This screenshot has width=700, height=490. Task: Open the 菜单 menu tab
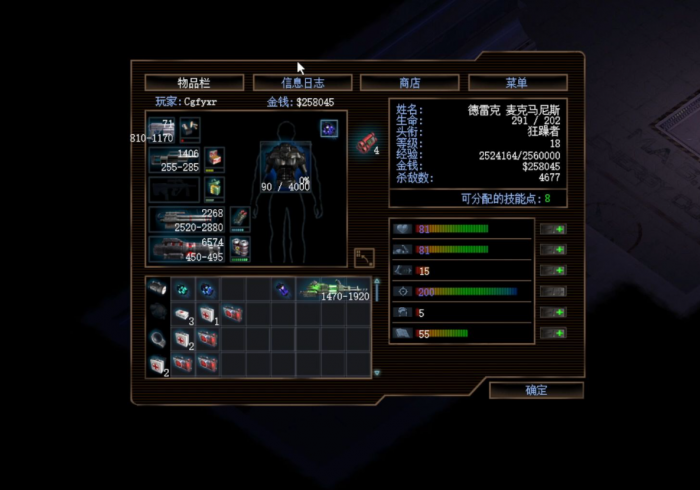tap(517, 82)
